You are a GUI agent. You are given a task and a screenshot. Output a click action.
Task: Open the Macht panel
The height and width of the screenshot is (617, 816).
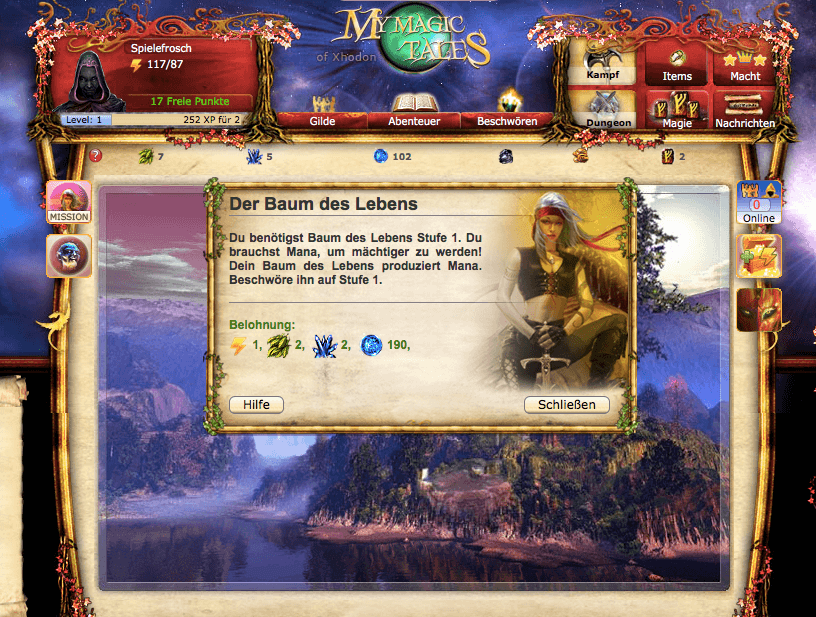click(x=745, y=64)
